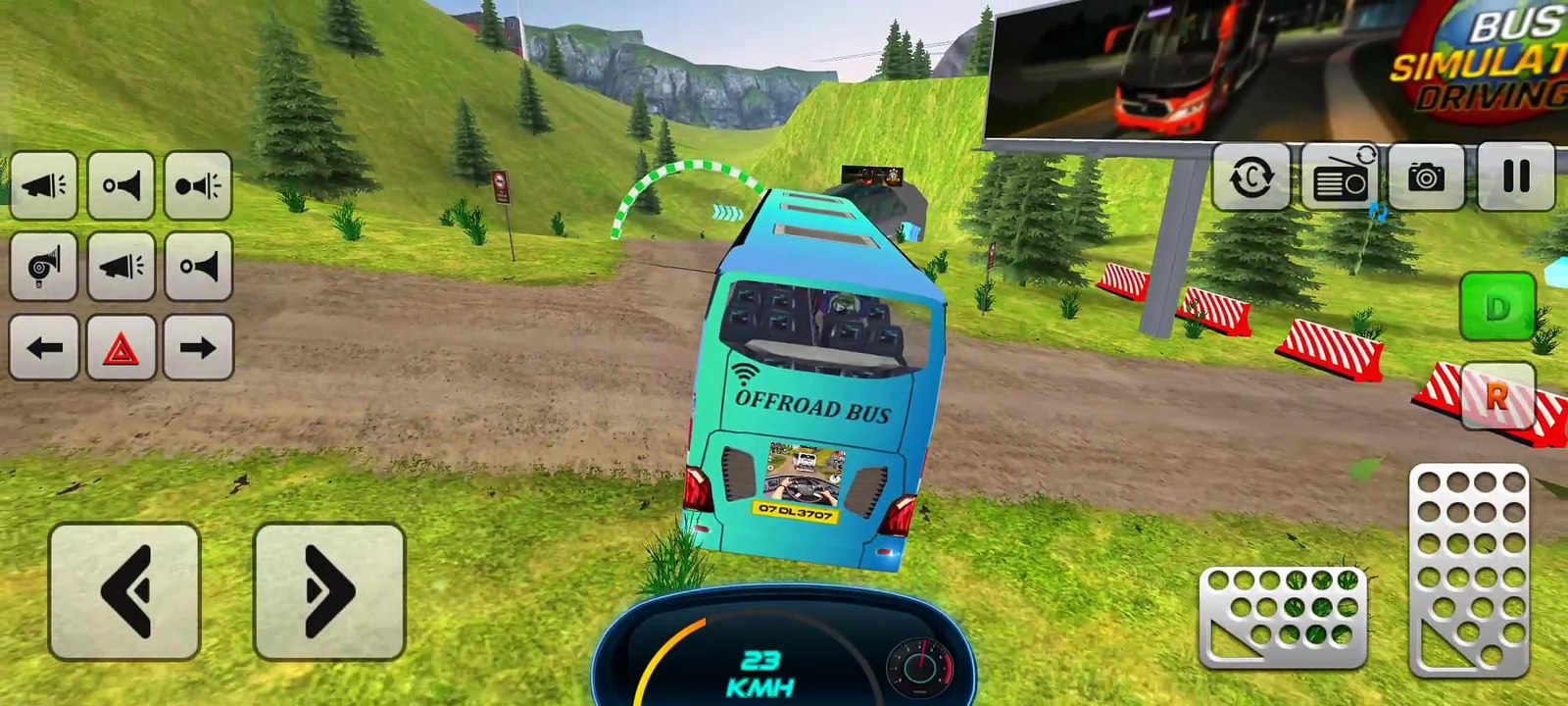Pause the game
The height and width of the screenshot is (706, 1568).
[x=1516, y=176]
